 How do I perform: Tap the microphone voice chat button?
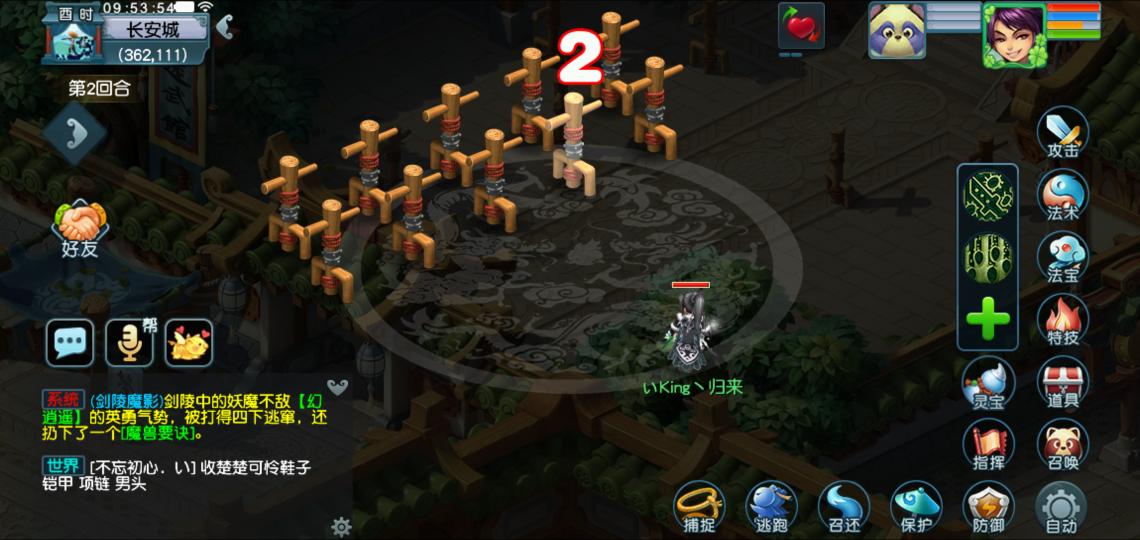tap(129, 343)
